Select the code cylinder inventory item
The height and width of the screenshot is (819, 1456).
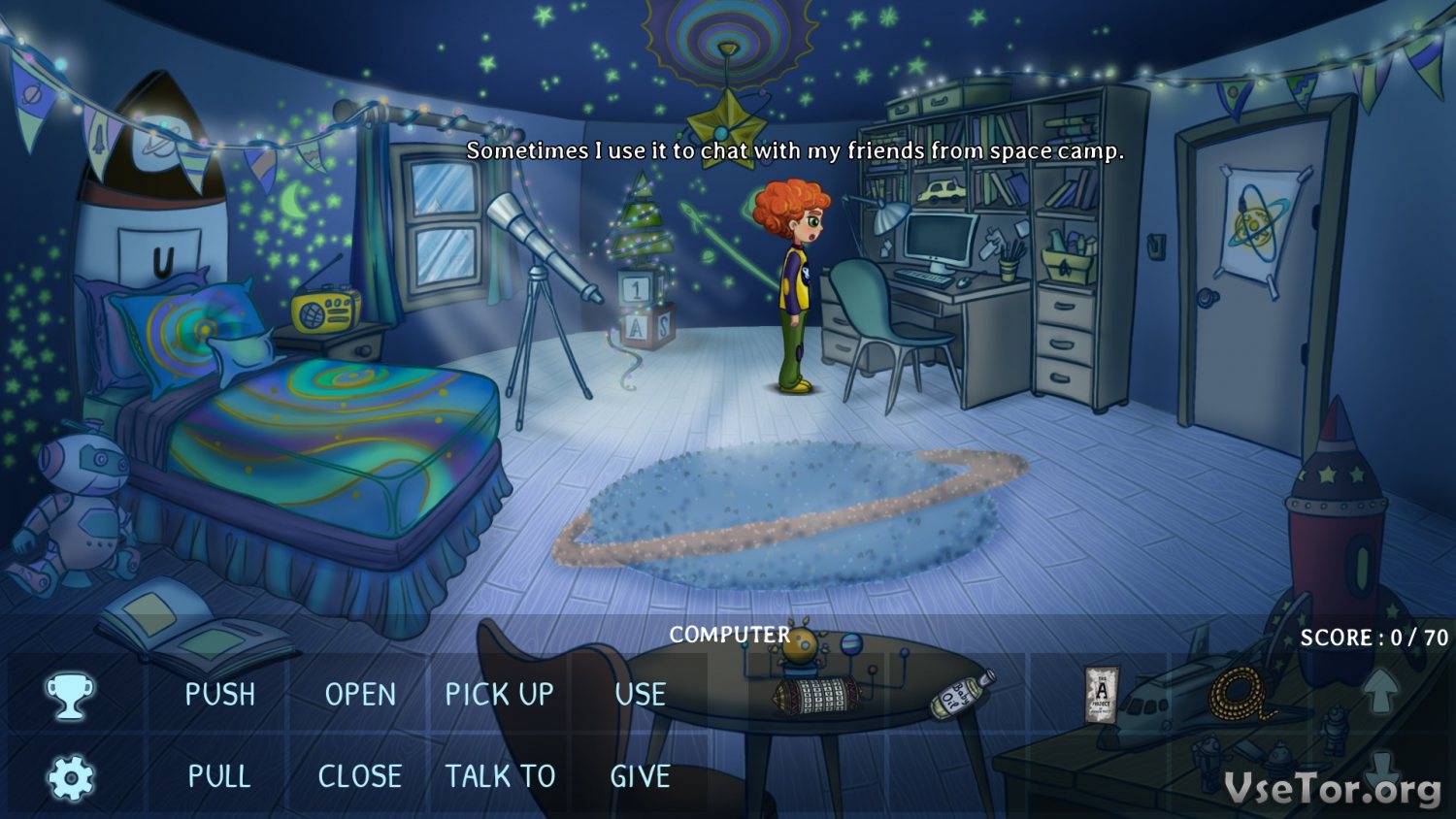coord(816,695)
